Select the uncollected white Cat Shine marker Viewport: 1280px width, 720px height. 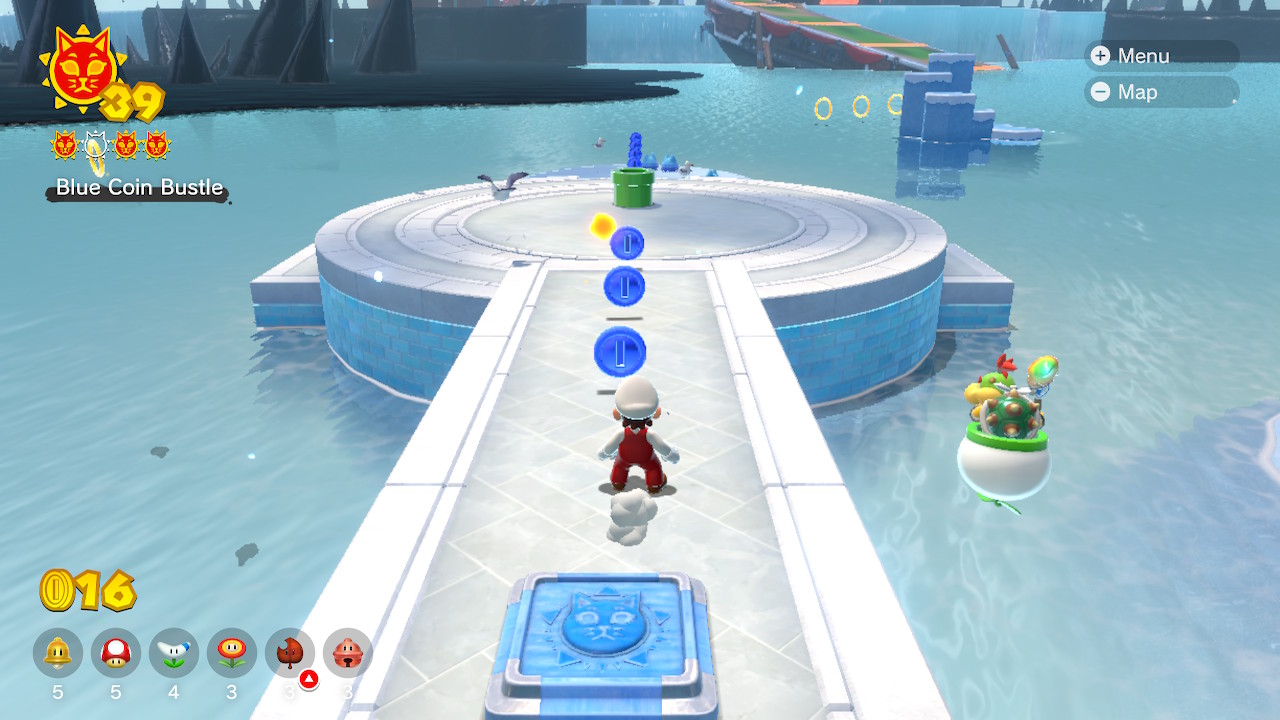pos(95,146)
